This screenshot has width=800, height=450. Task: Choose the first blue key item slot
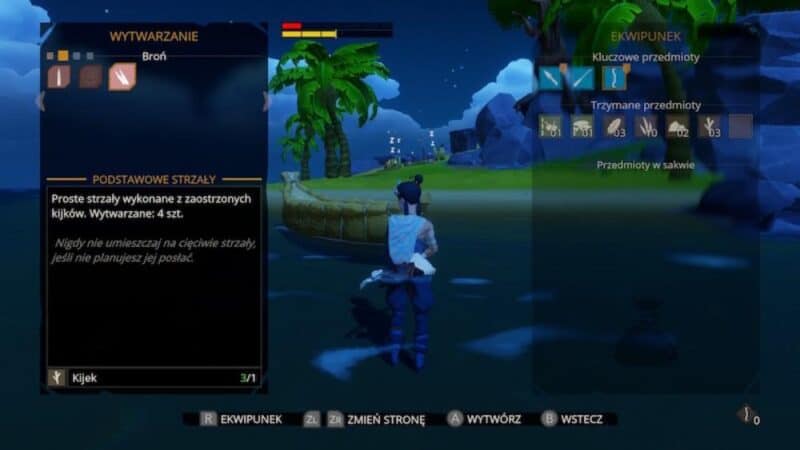click(x=551, y=78)
